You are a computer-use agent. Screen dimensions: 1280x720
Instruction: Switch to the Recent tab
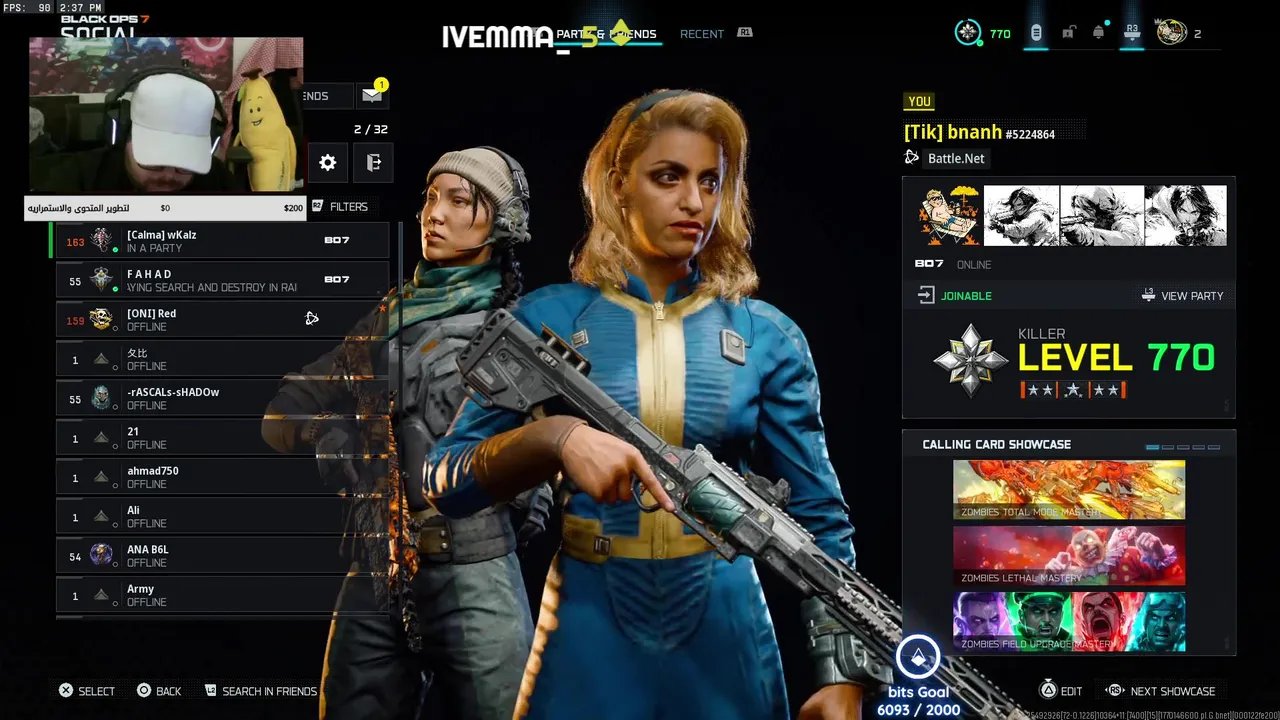click(x=702, y=34)
